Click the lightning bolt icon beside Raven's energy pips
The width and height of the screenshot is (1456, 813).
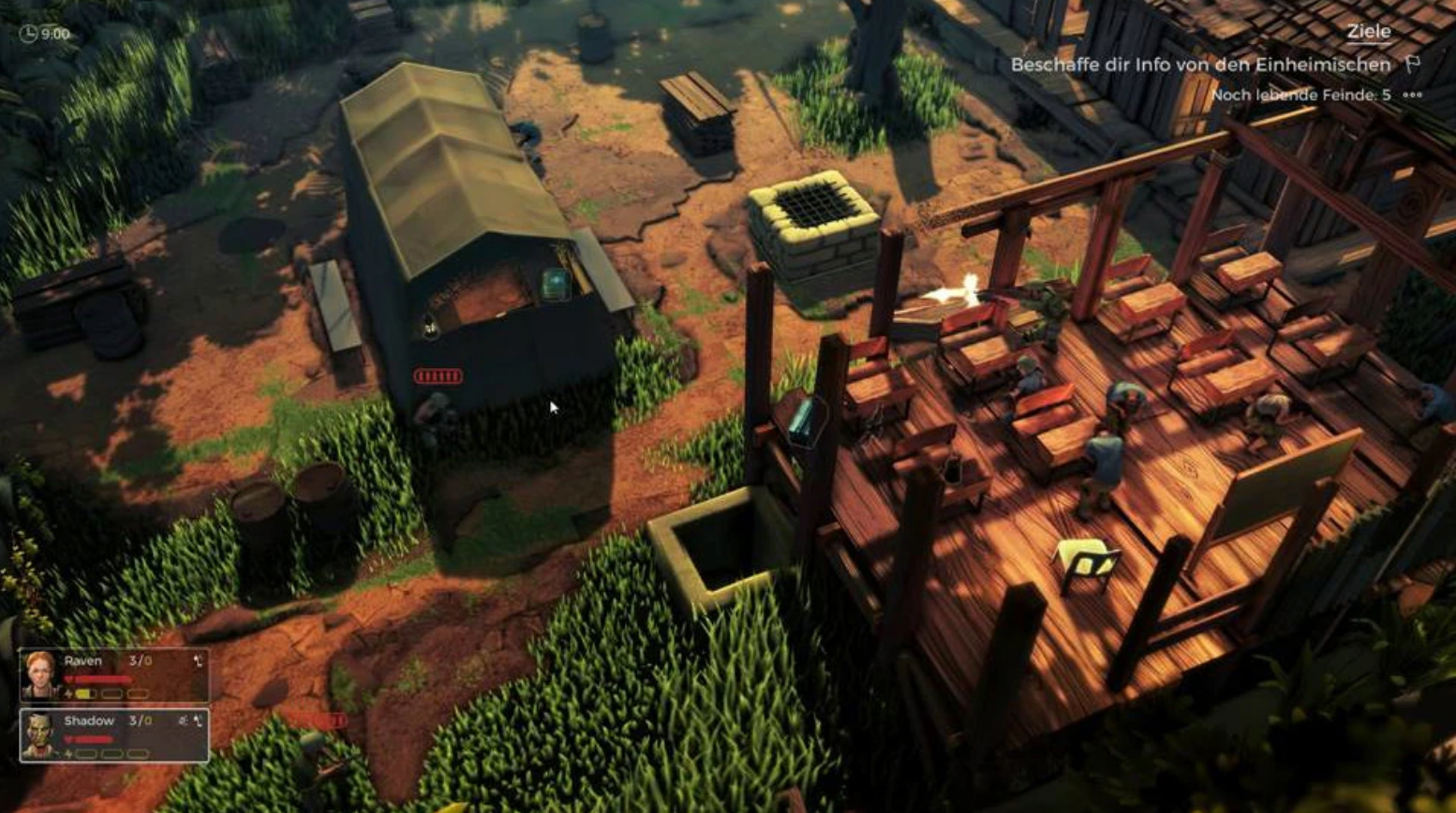67,693
